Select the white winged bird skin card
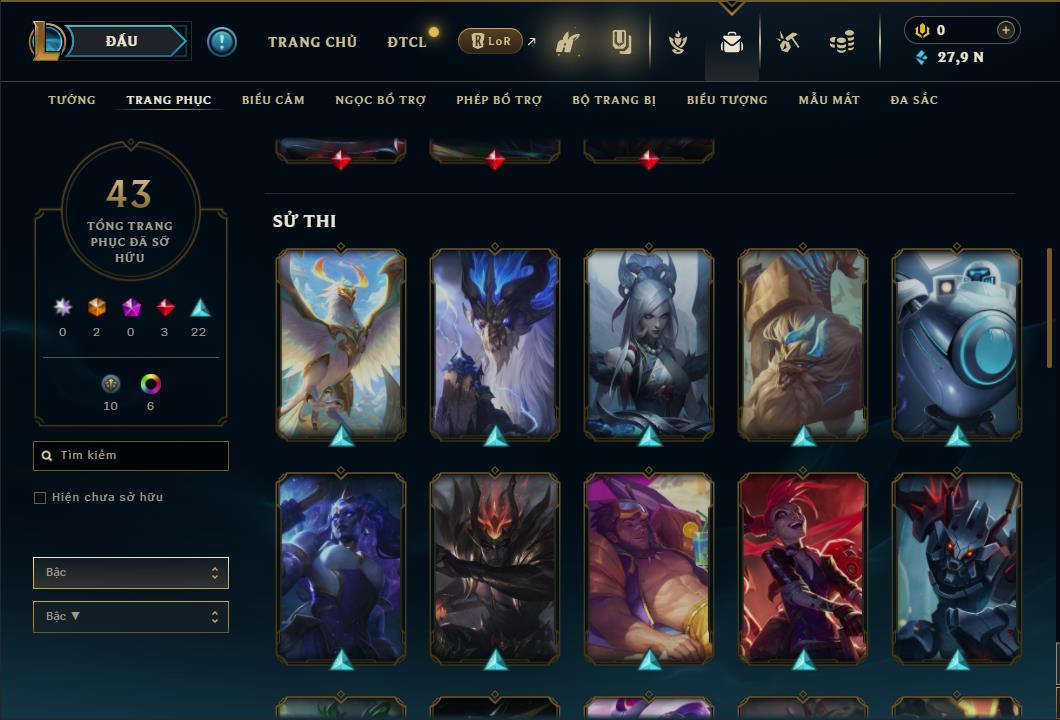 341,343
